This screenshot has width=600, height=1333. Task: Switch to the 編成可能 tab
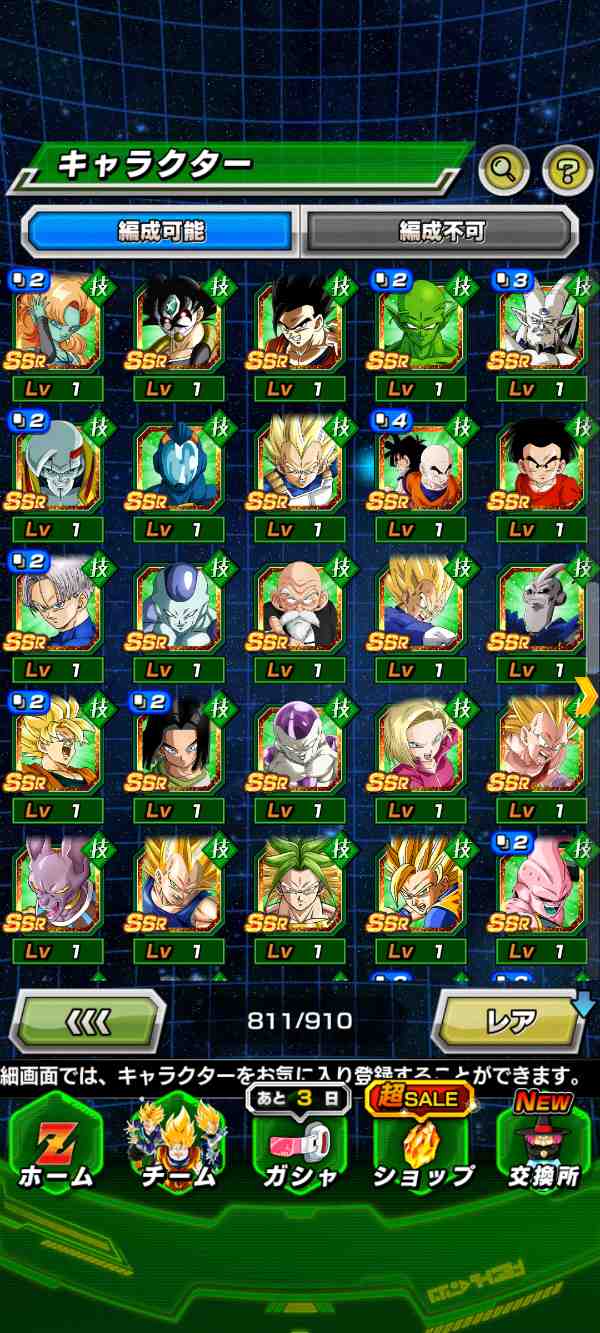[160, 232]
